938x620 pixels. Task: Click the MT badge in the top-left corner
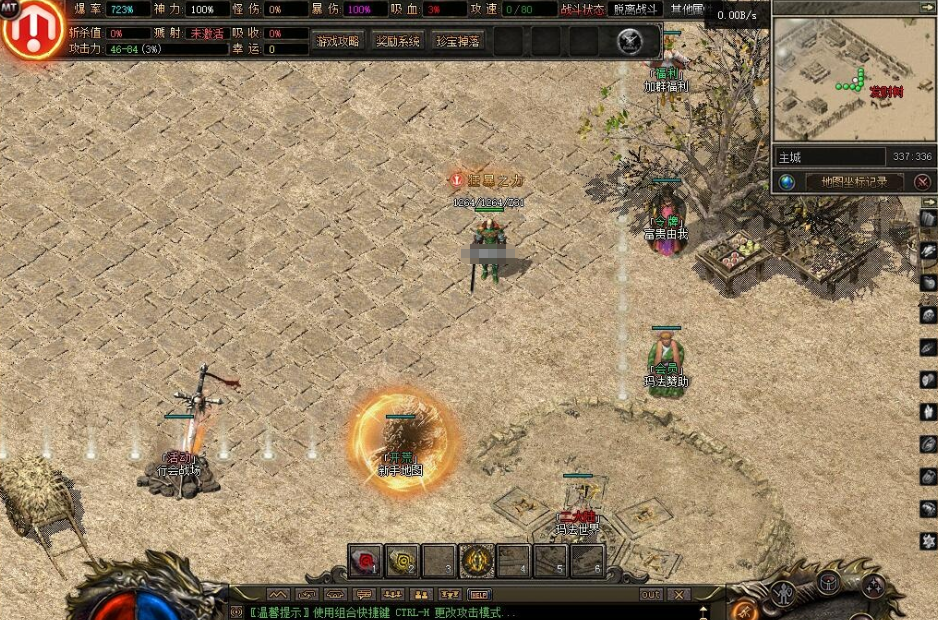tap(9, 8)
